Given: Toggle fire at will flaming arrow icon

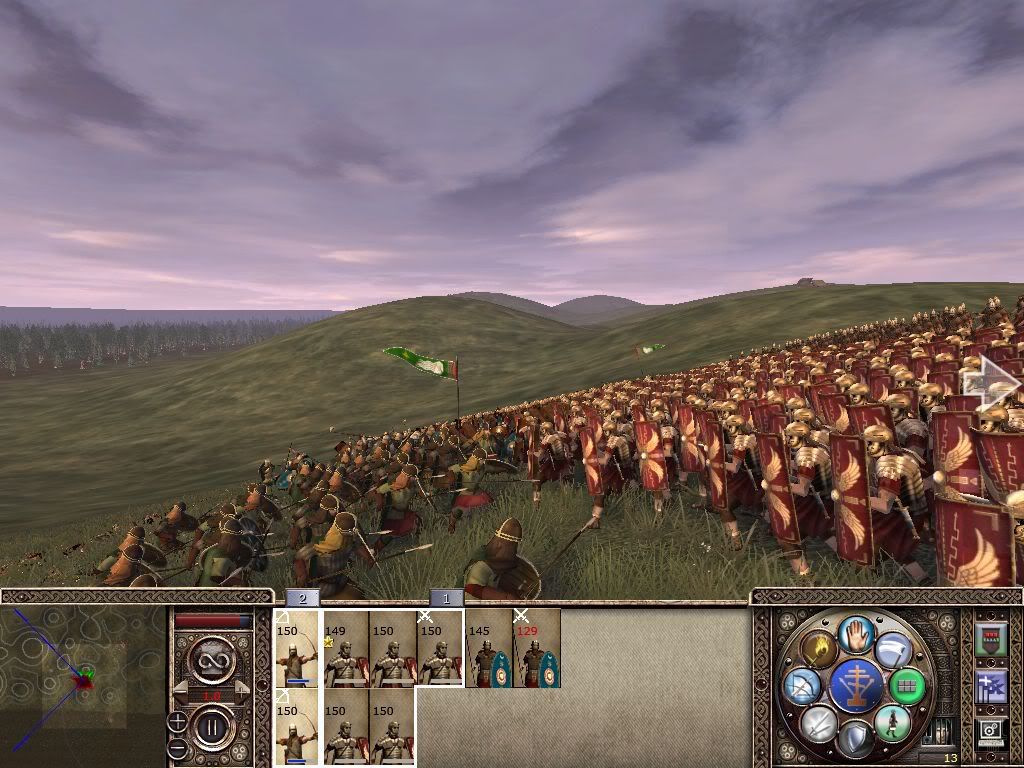Looking at the screenshot, I should click(x=821, y=650).
